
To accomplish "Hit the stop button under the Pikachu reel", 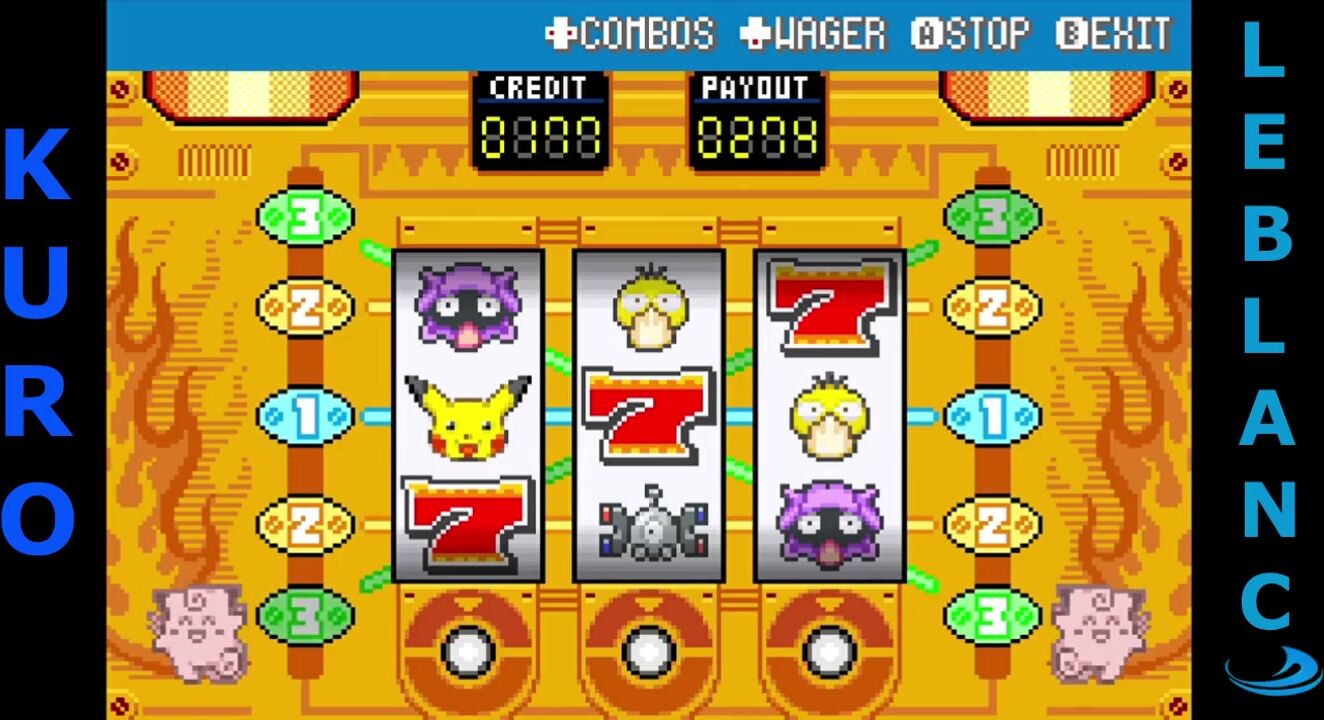I will pos(468,651).
